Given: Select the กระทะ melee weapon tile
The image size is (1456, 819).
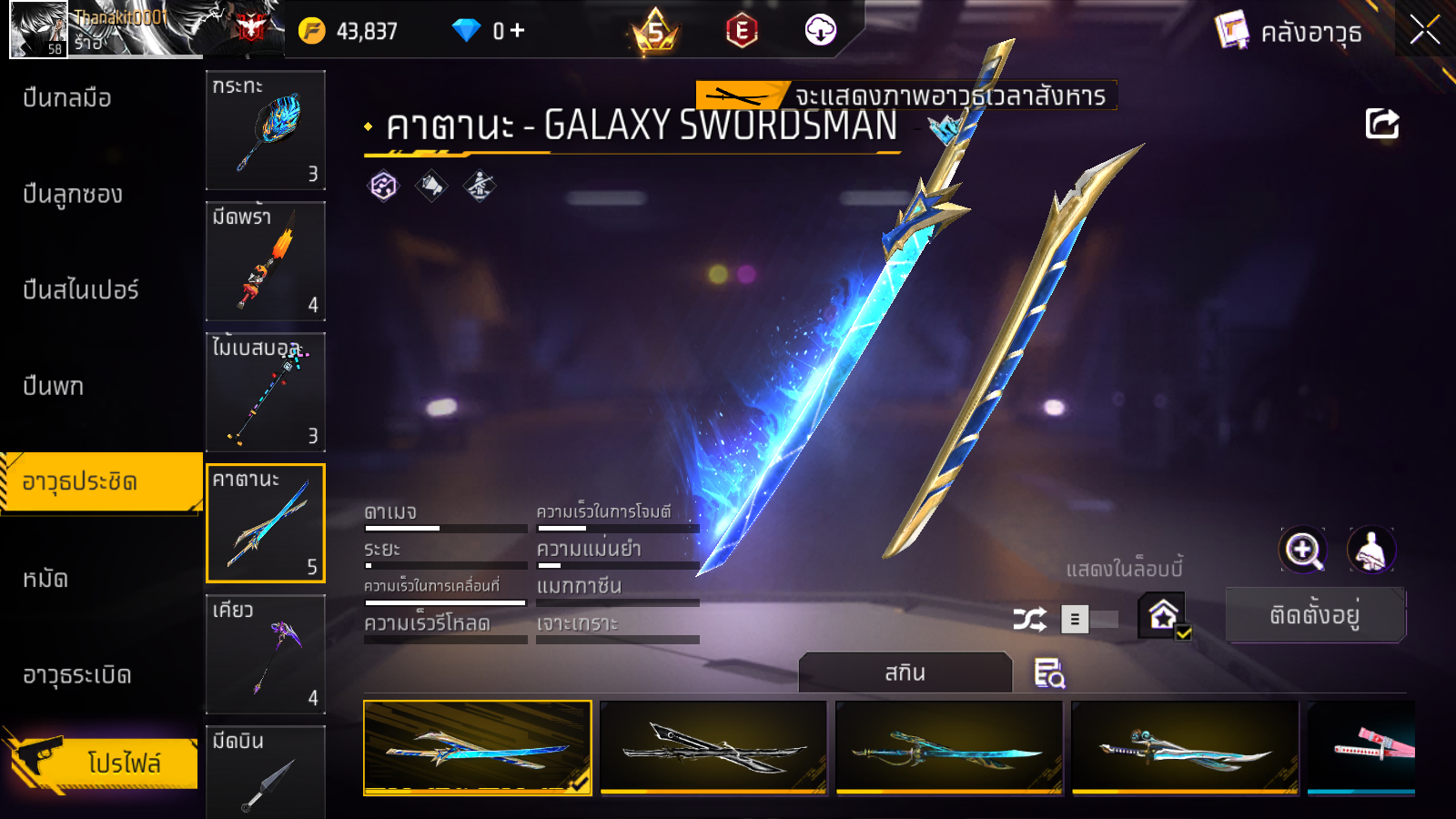Looking at the screenshot, I should 265,130.
